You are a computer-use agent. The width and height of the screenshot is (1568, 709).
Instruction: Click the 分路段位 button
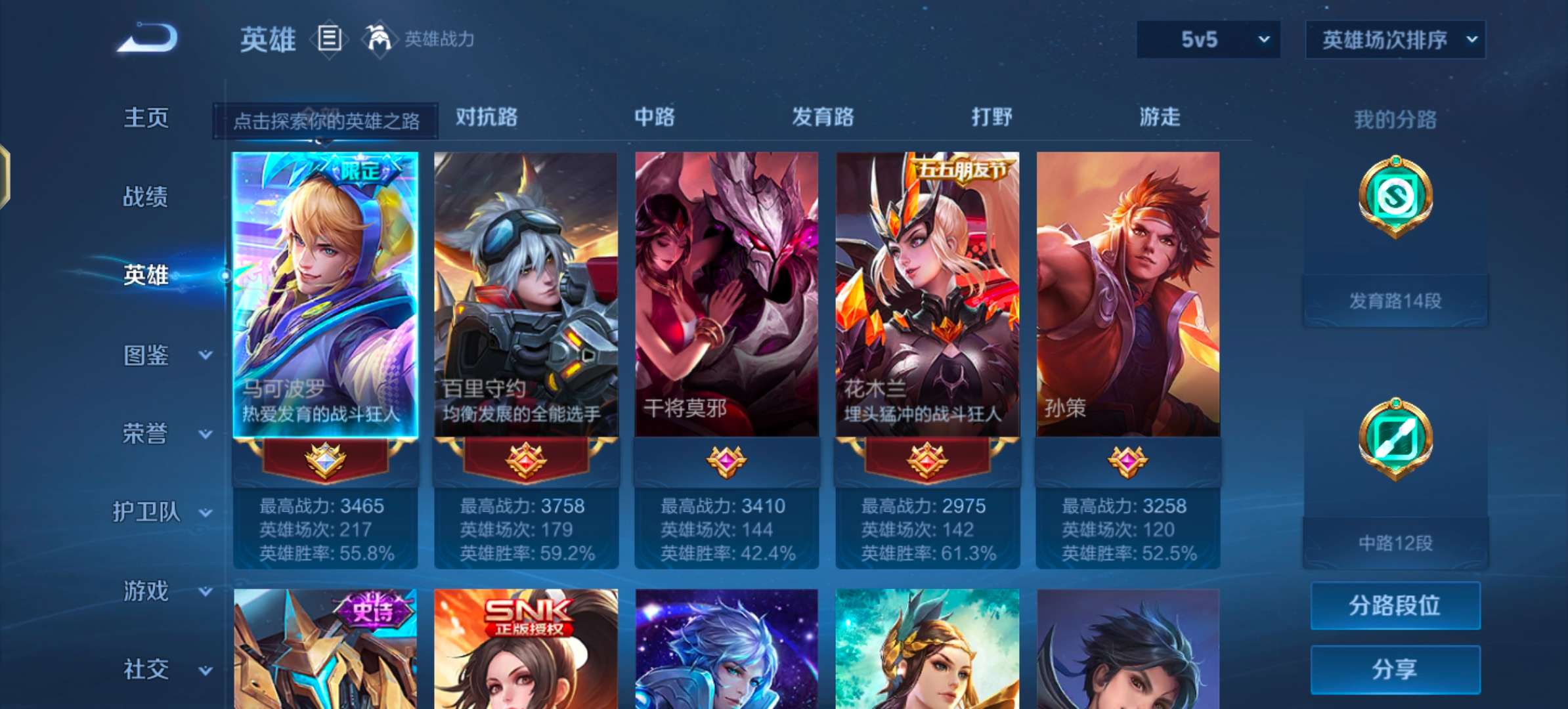click(x=1395, y=607)
